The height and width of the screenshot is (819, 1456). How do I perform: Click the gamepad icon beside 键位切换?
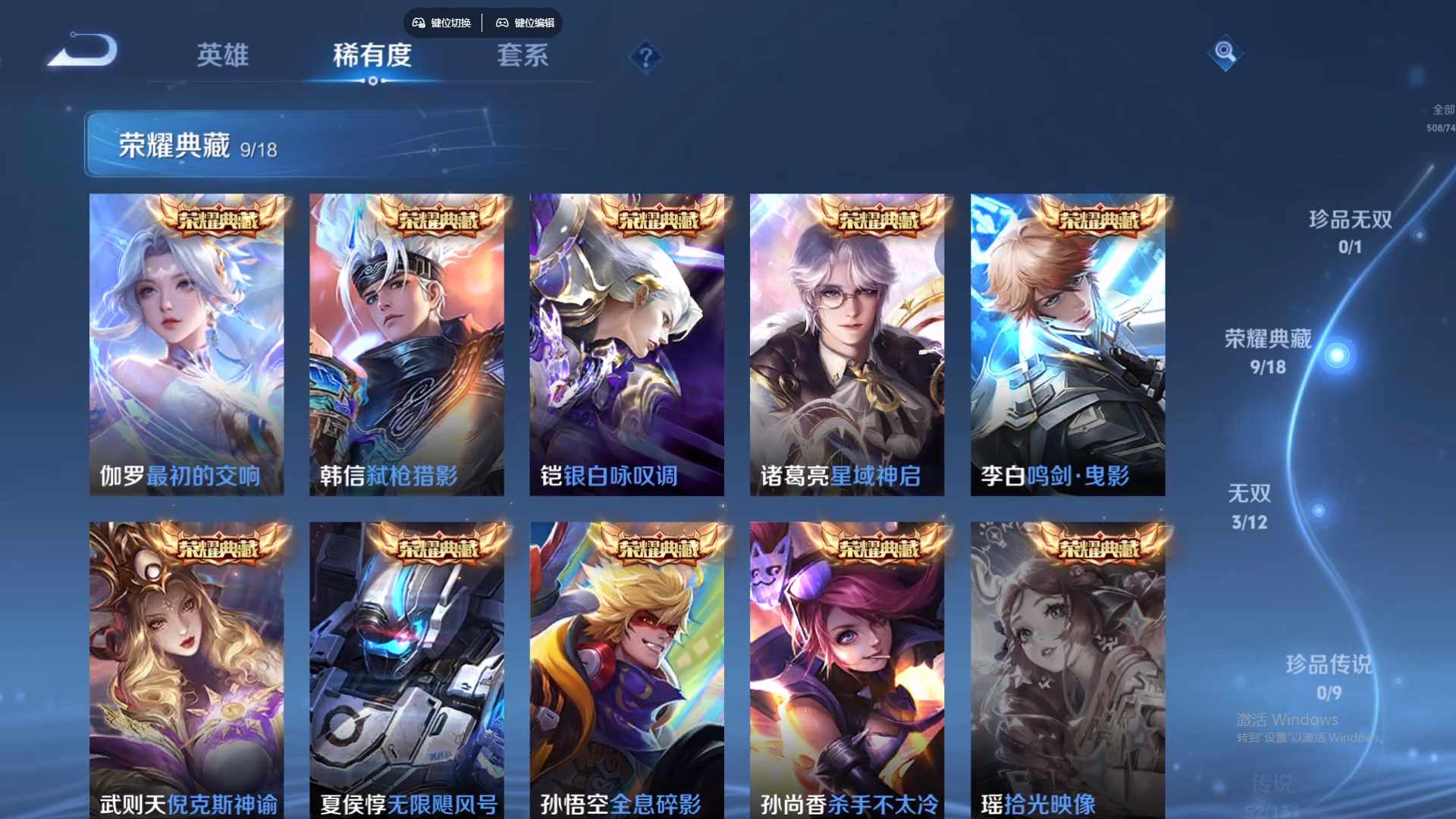[417, 23]
